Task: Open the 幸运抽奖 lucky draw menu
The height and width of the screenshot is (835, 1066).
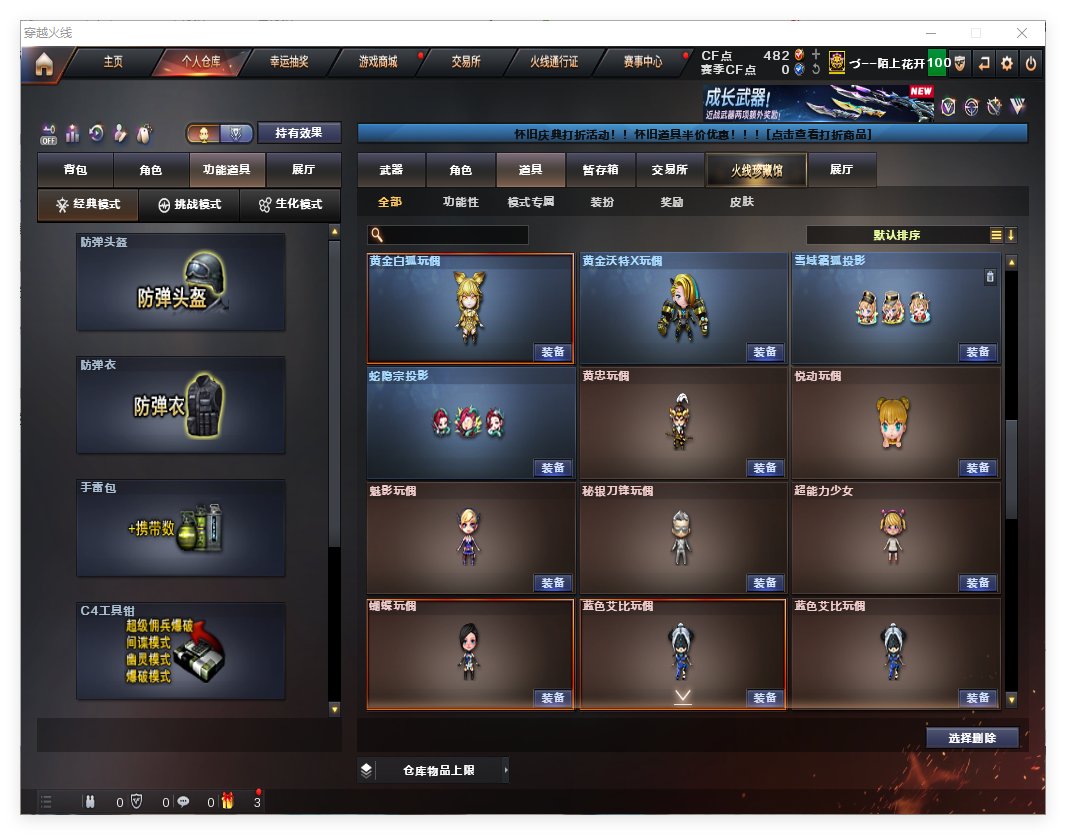Action: pos(289,62)
